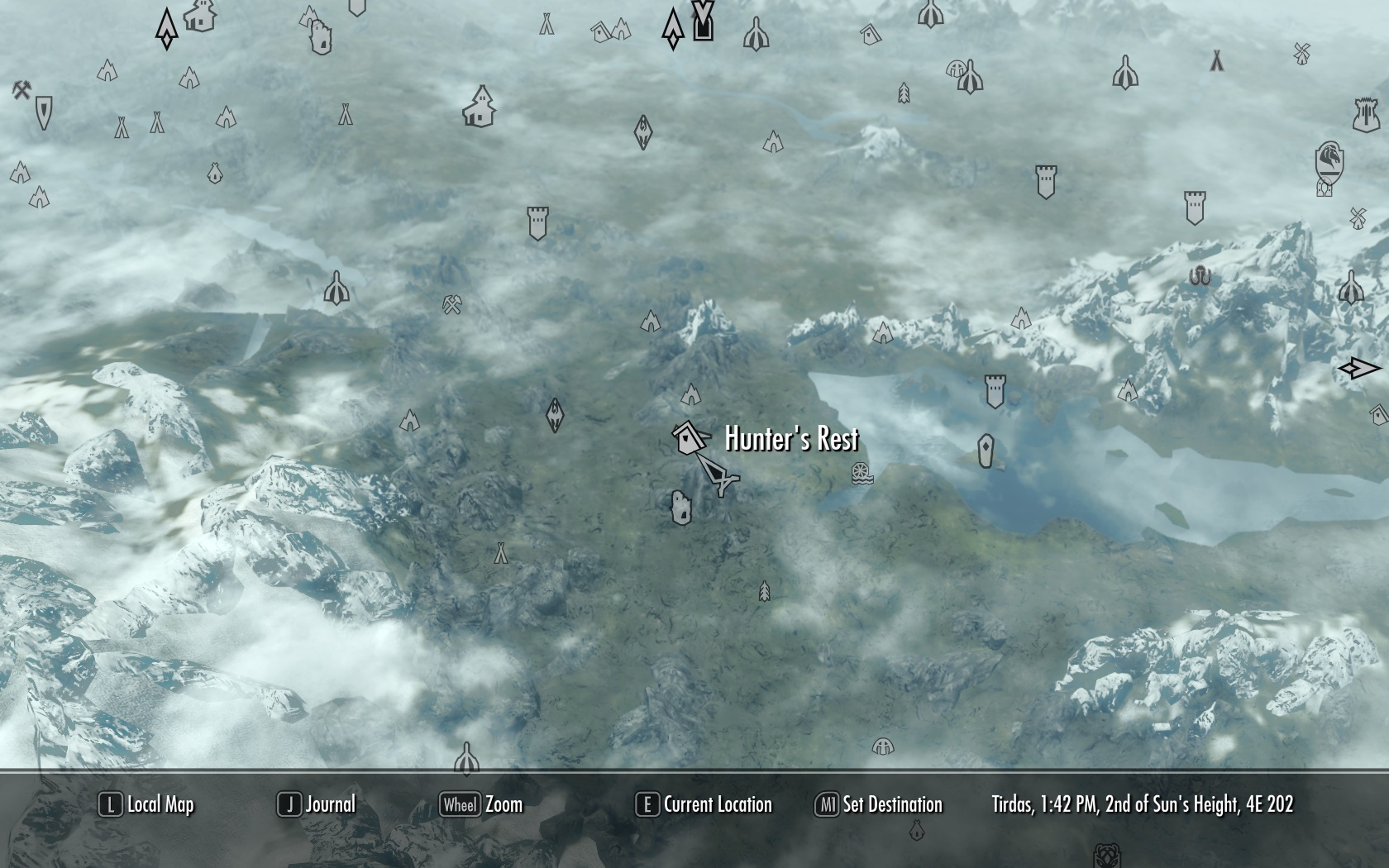The image size is (1389, 868).
Task: Choose the Set Destination option
Action: click(x=879, y=804)
